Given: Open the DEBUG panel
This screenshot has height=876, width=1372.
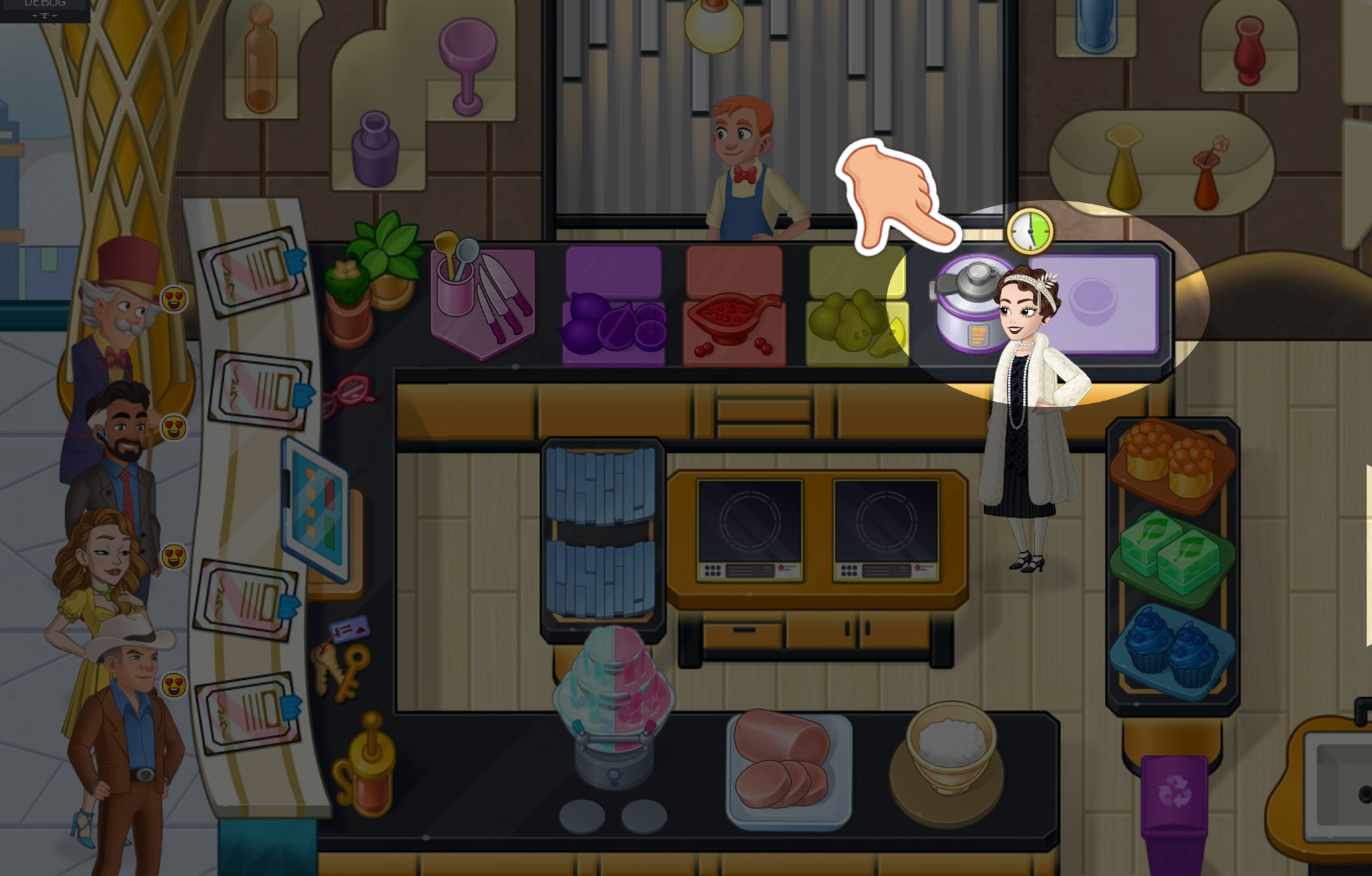Looking at the screenshot, I should [x=44, y=8].
